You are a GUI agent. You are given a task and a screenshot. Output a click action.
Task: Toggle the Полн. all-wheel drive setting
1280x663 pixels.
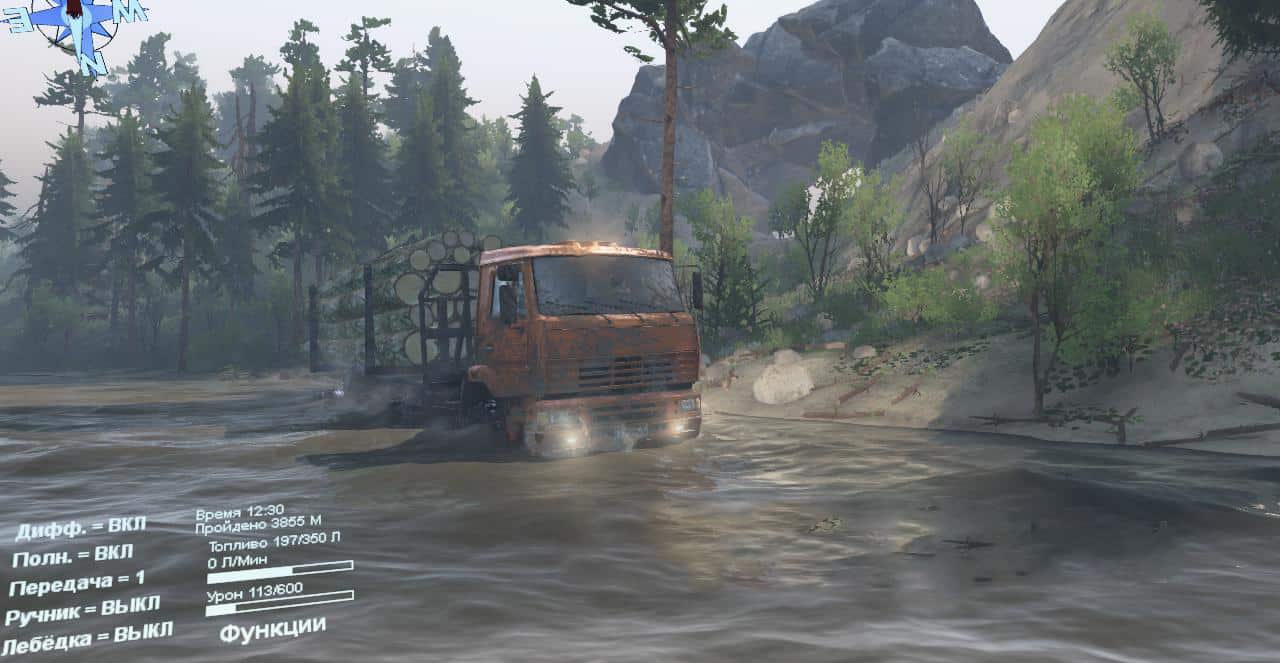[73, 554]
